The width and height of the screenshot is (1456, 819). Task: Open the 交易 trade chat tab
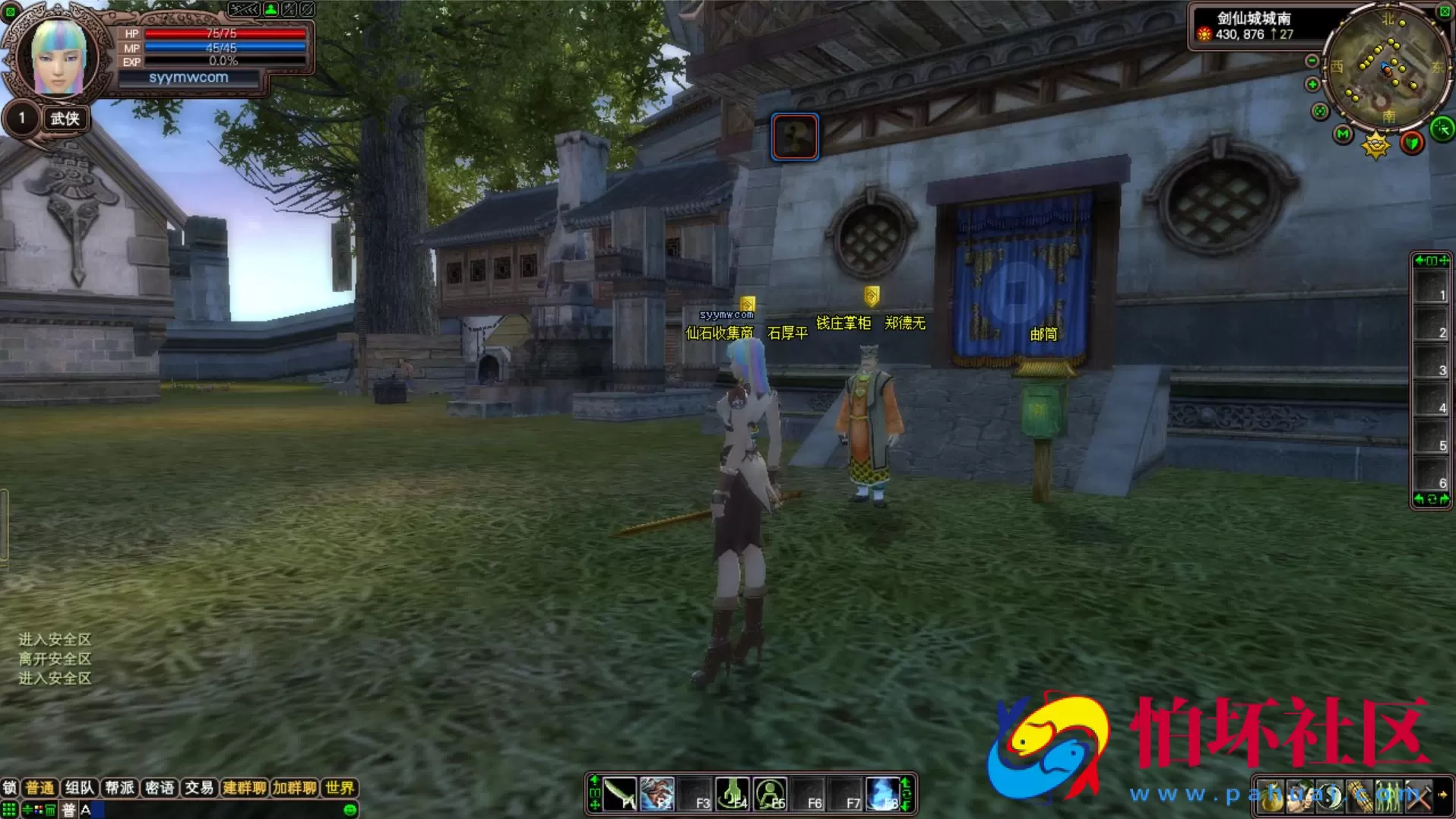(x=199, y=788)
